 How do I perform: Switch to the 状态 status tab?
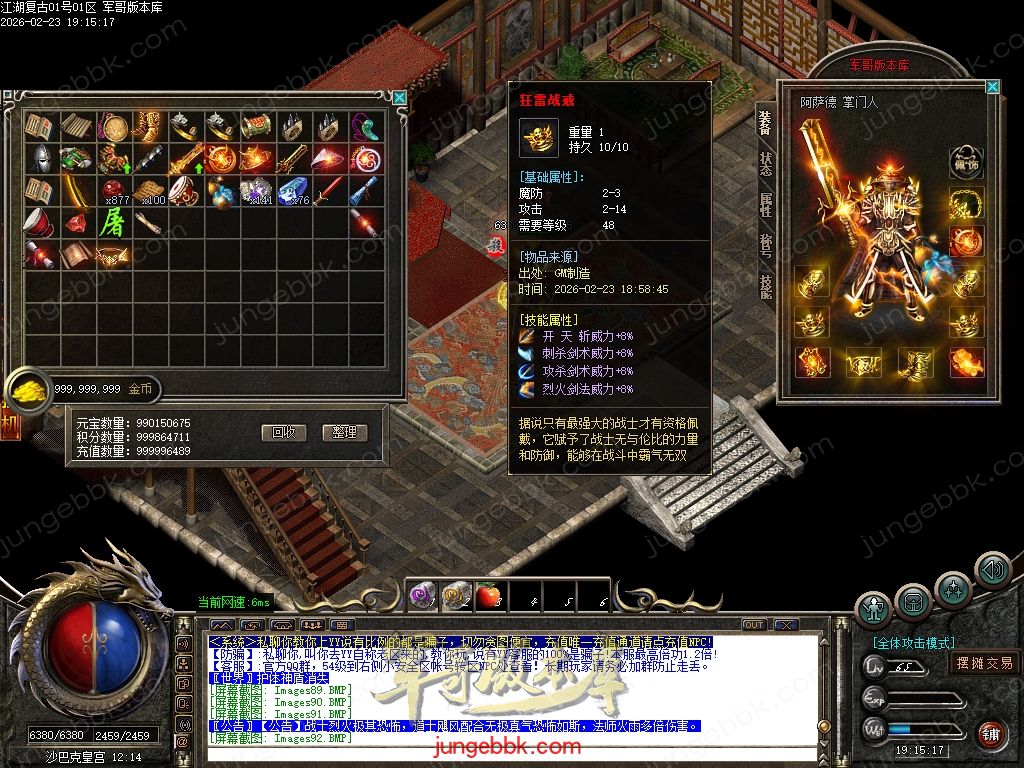pos(766,163)
